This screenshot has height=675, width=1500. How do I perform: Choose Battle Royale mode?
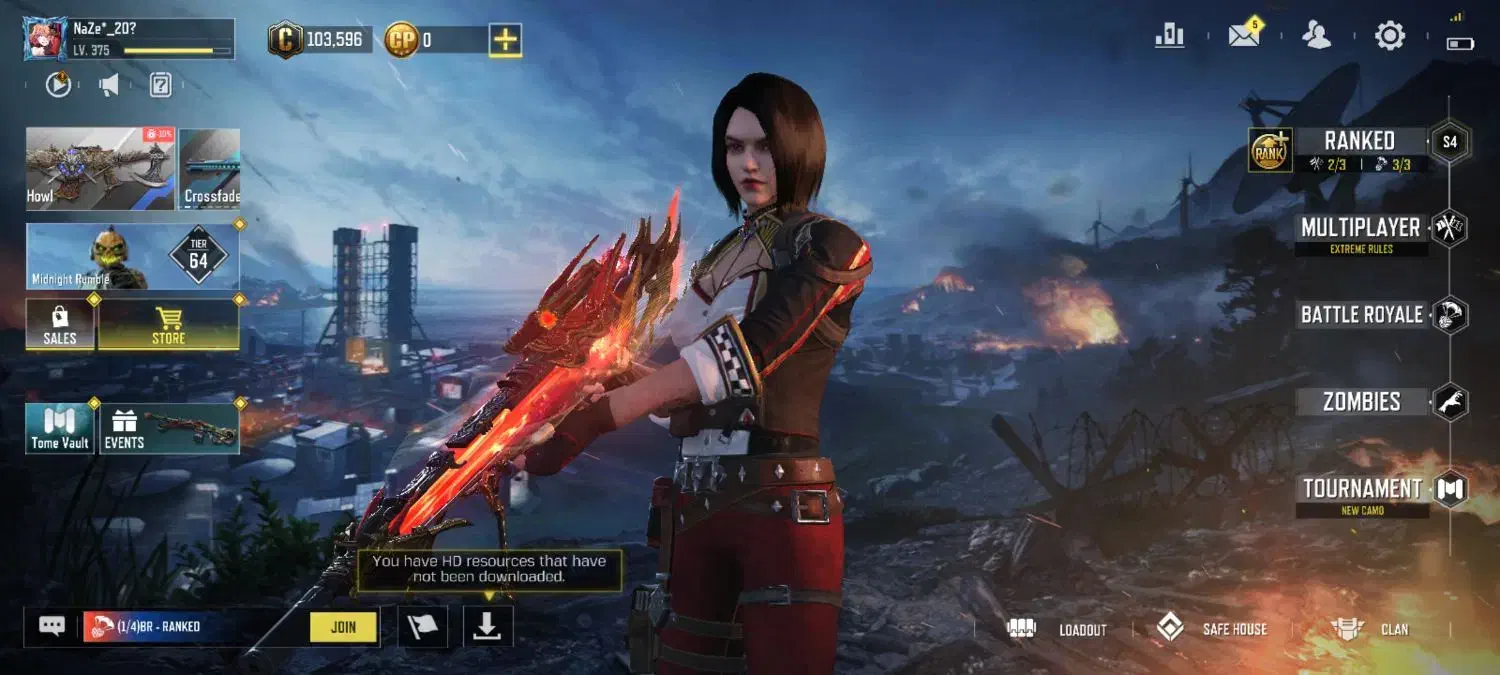point(1361,315)
